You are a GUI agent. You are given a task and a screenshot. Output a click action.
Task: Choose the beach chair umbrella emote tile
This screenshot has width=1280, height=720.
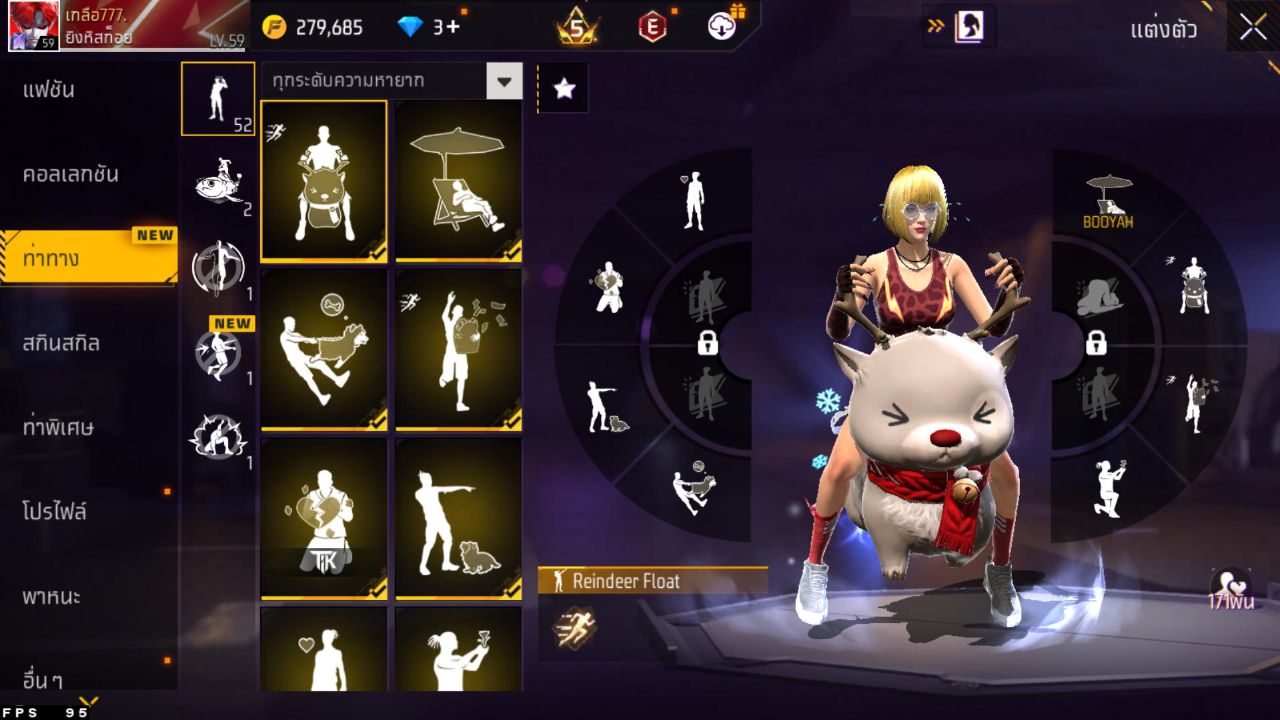click(x=458, y=180)
